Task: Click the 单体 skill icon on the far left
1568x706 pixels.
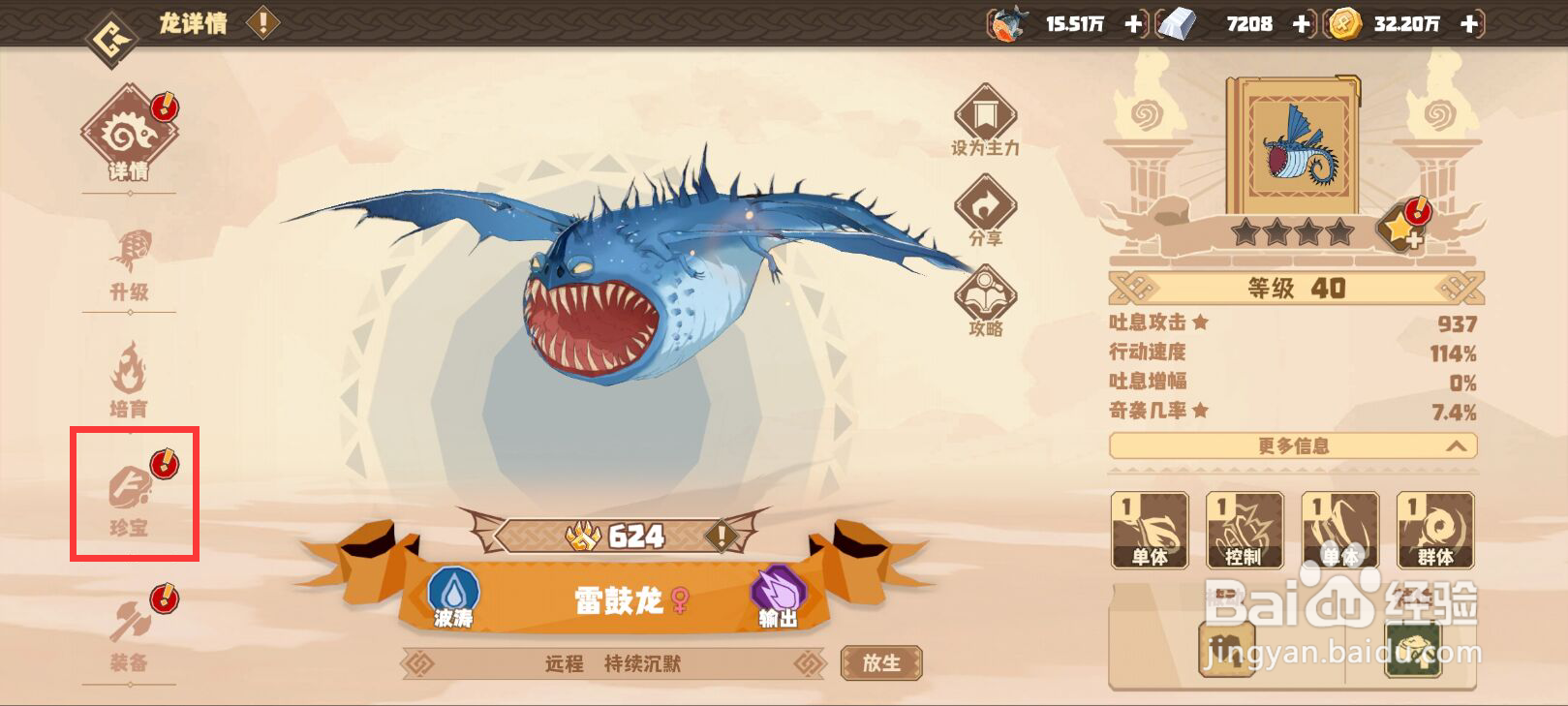Action: (x=1149, y=531)
